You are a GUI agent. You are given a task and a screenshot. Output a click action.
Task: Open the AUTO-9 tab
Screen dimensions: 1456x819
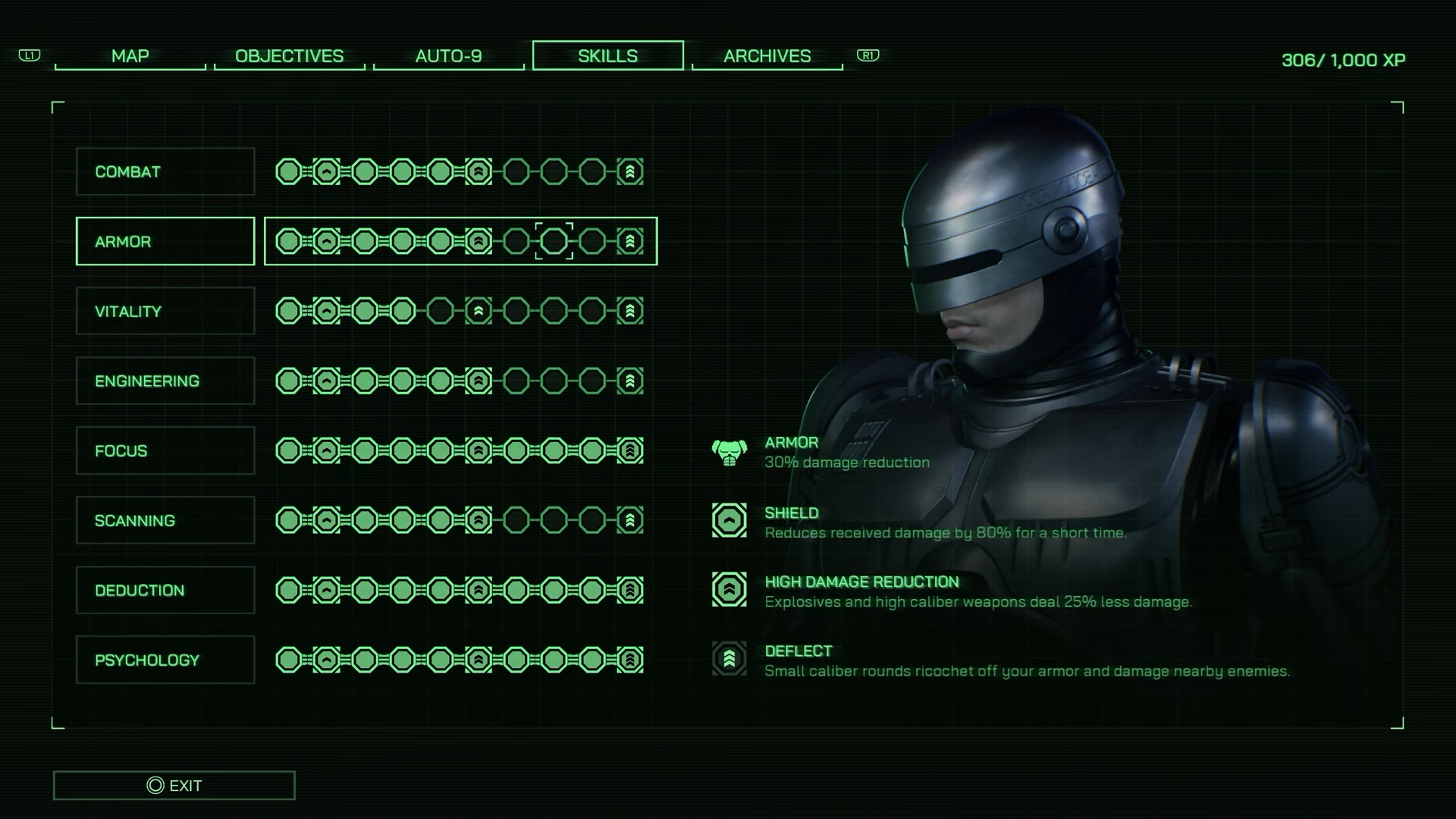pos(449,55)
